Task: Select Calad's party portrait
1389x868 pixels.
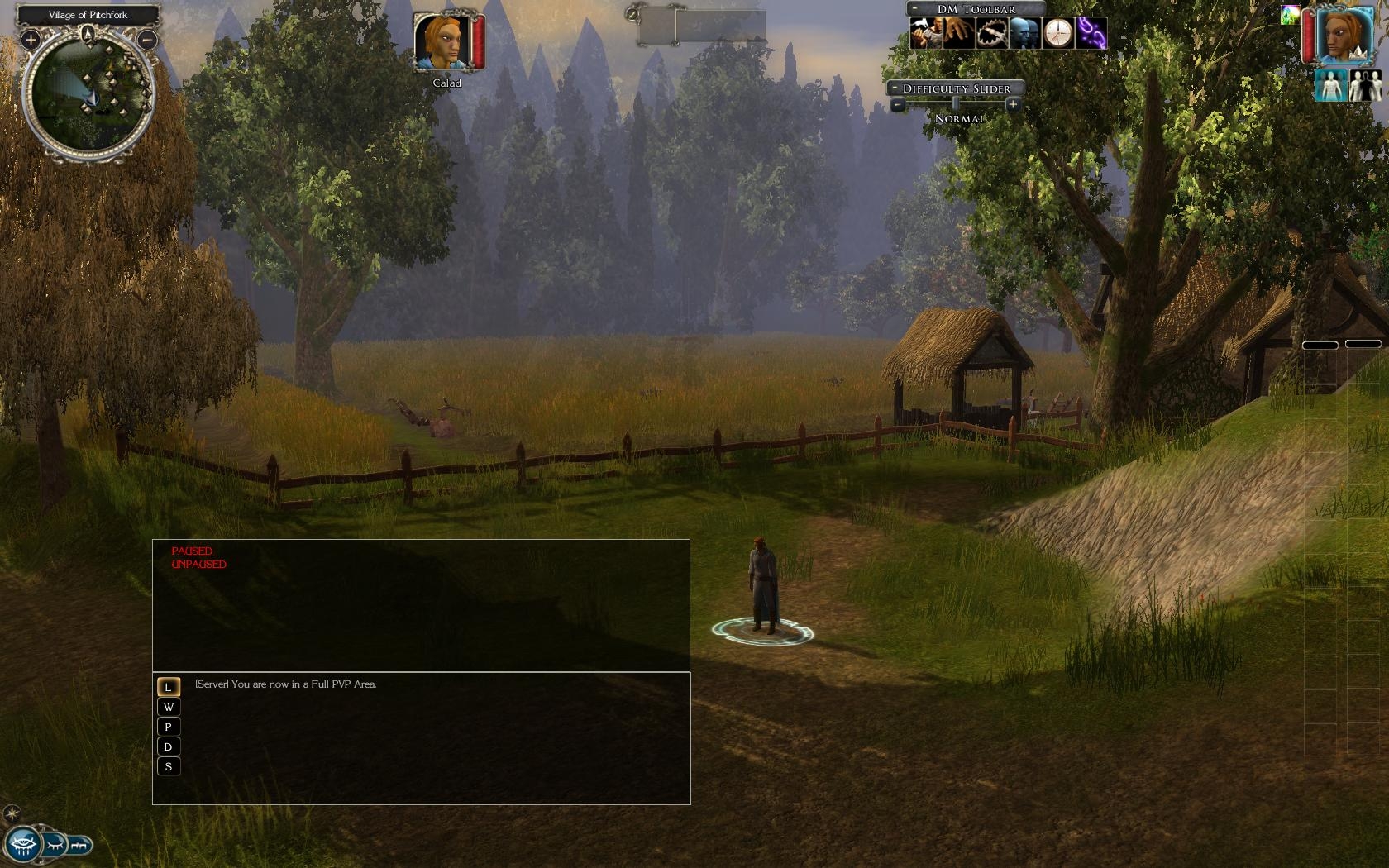Action: 443,42
